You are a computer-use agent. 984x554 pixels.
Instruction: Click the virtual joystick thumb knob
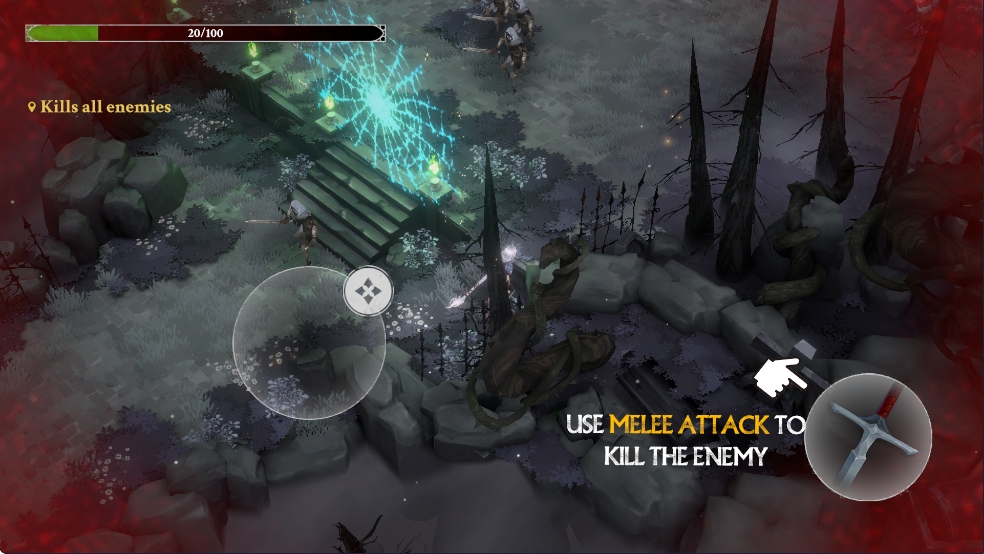368,292
